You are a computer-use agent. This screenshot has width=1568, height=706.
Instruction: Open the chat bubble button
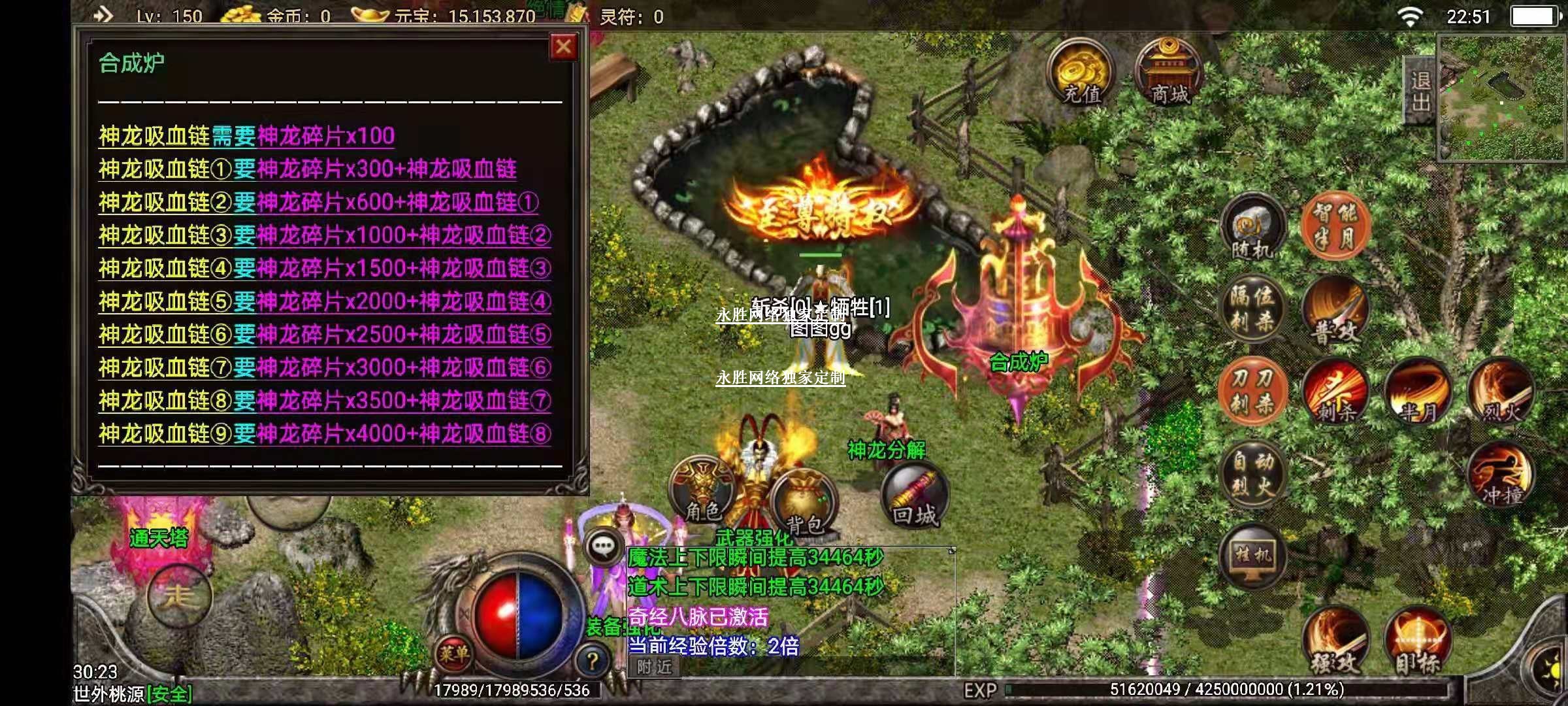[602, 546]
